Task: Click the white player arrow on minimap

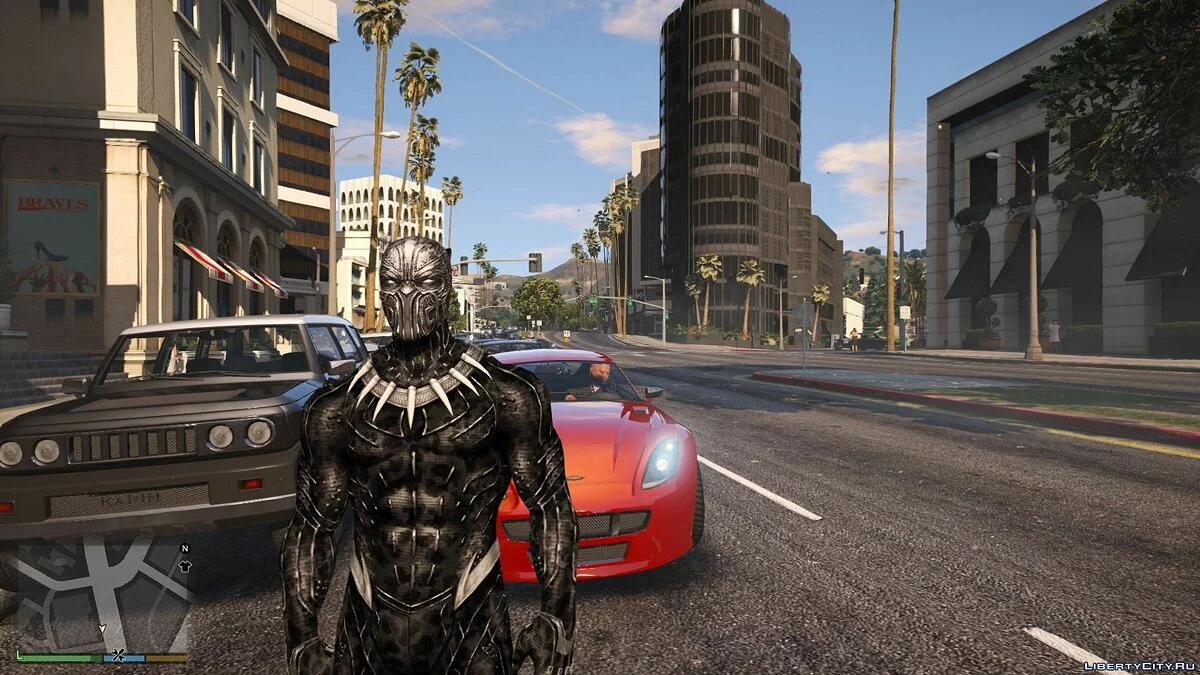Action: click(x=101, y=630)
